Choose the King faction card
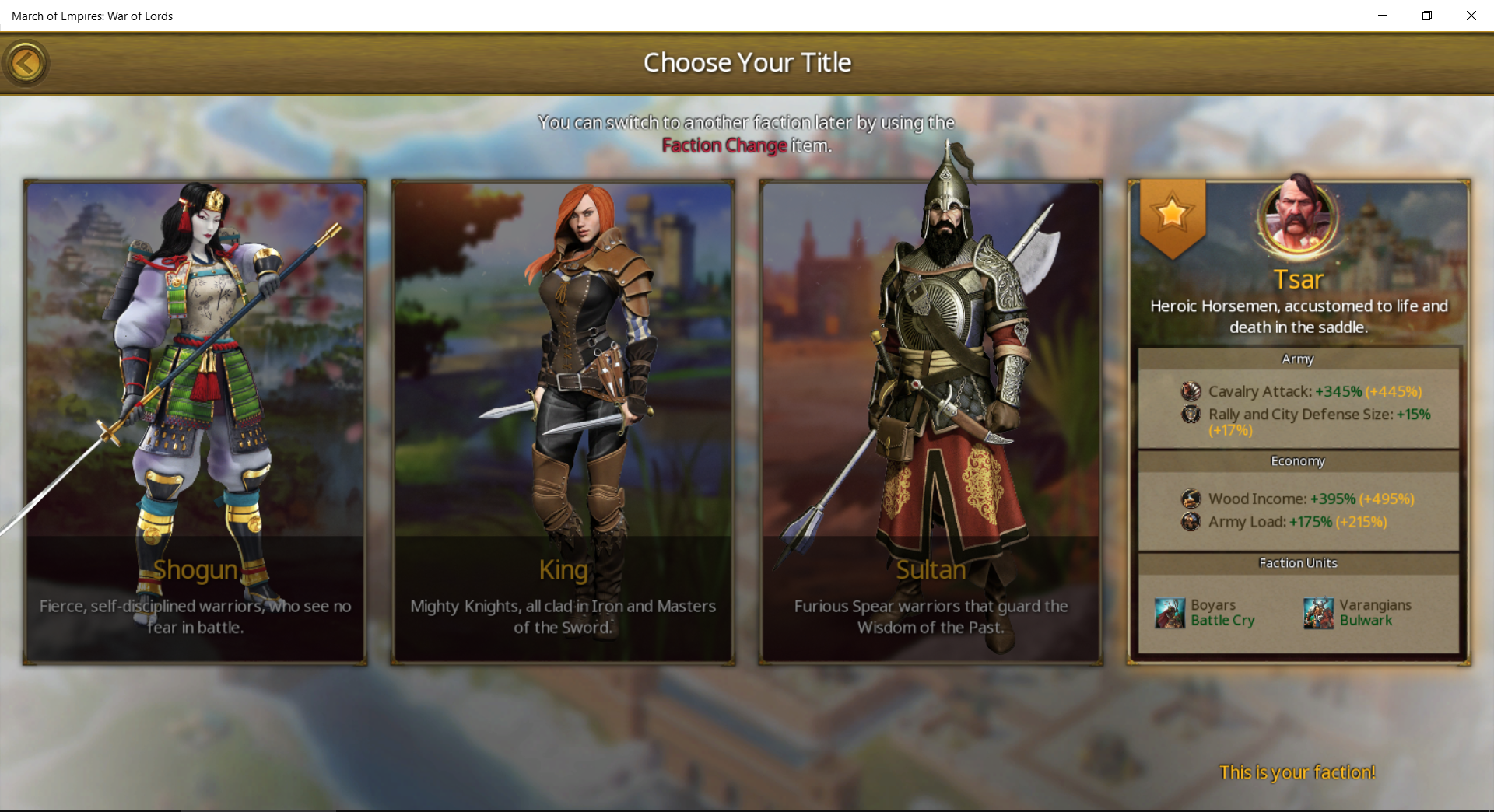The image size is (1494, 812). tap(563, 422)
